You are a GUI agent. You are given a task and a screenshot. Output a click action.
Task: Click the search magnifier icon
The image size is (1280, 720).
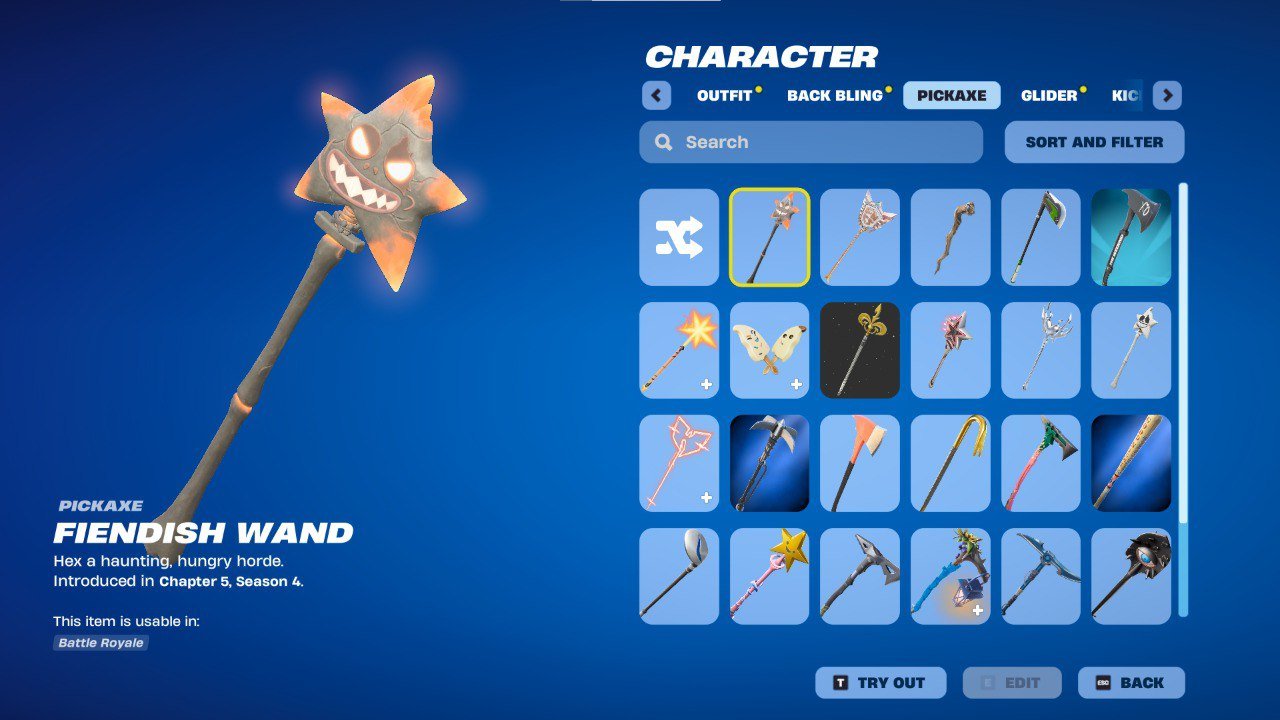tap(663, 141)
